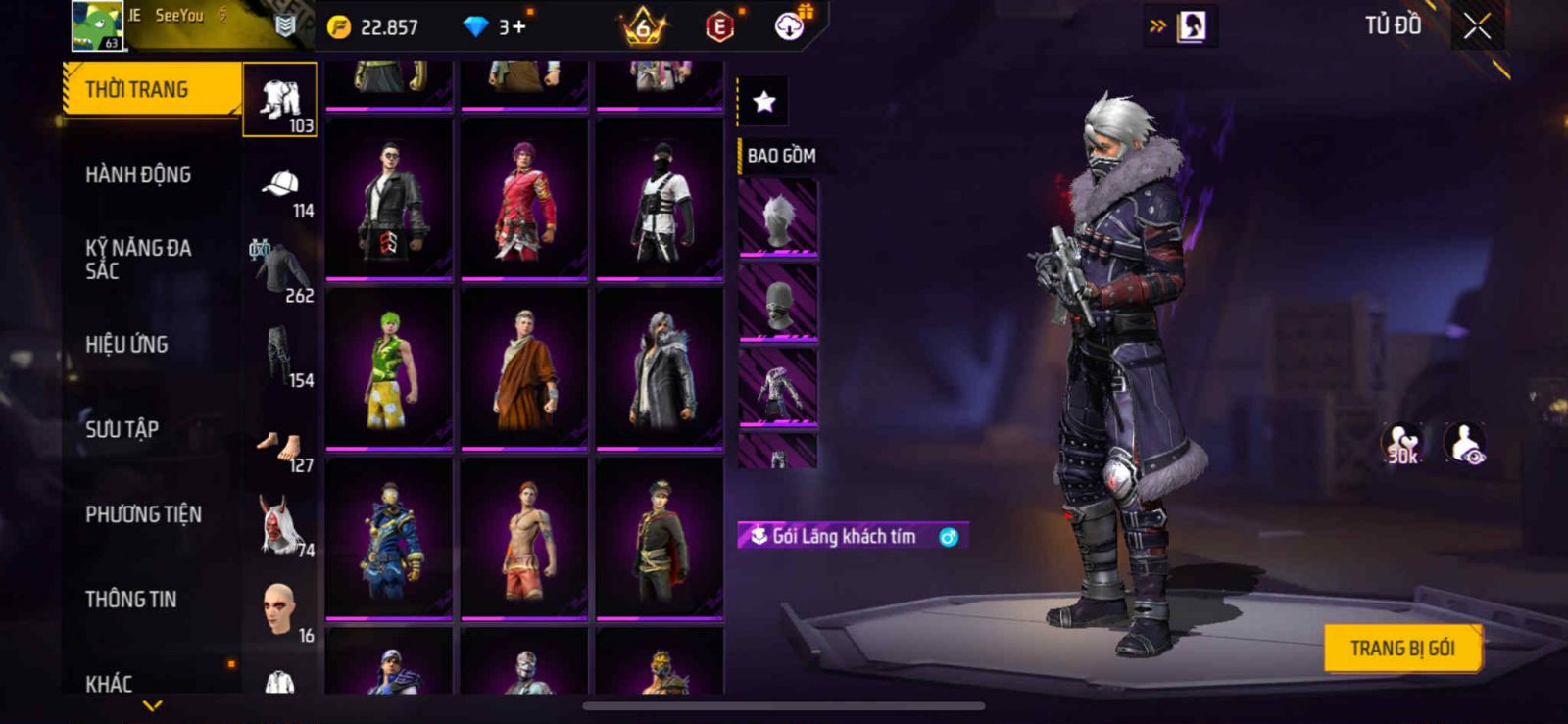The height and width of the screenshot is (724, 1568).
Task: Pick the blue and gold armored outfit
Action: (x=389, y=538)
